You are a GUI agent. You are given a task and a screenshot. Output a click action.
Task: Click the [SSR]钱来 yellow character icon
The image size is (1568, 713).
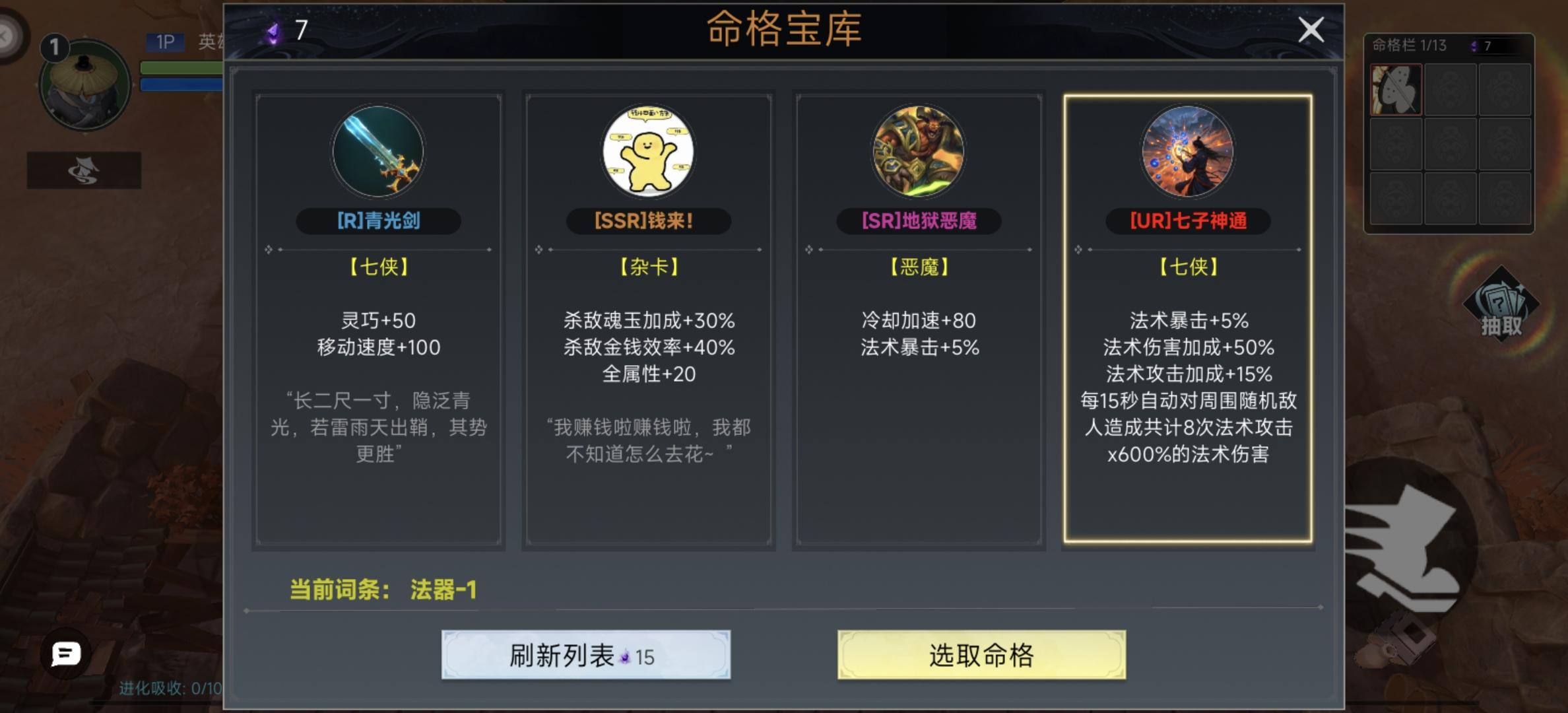(649, 152)
